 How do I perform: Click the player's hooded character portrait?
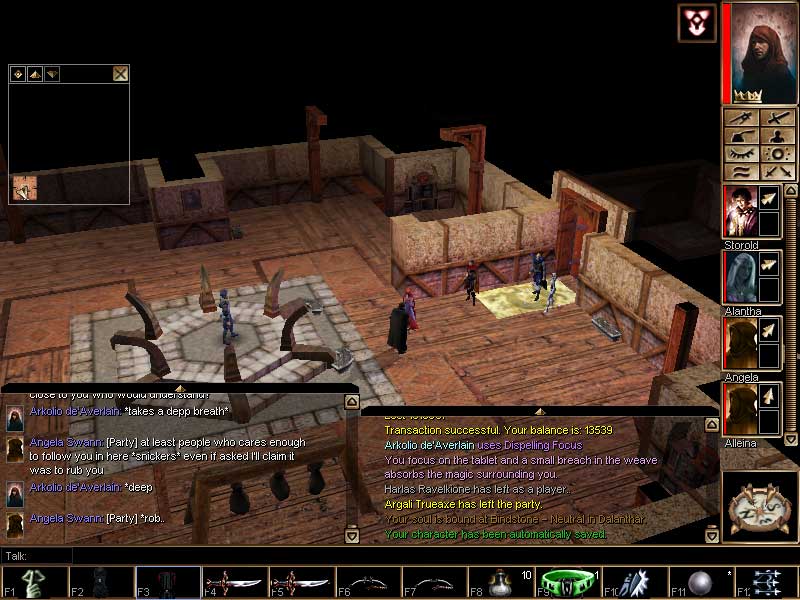[x=758, y=50]
